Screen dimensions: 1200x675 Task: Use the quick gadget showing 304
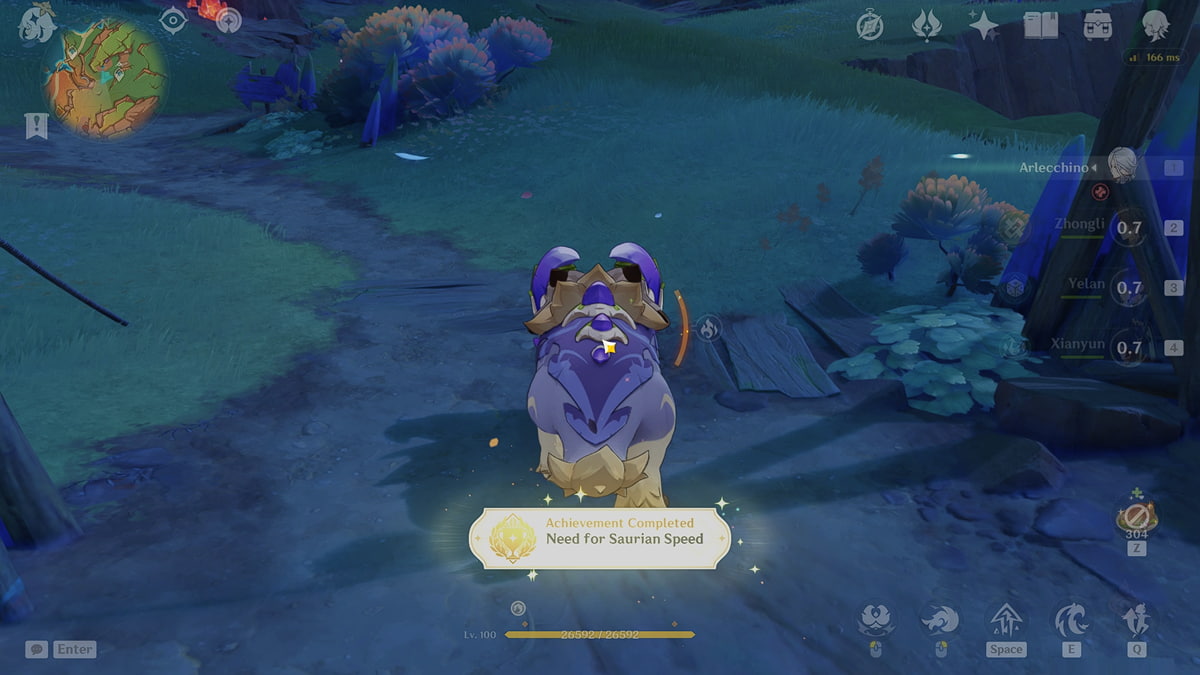(x=1137, y=517)
